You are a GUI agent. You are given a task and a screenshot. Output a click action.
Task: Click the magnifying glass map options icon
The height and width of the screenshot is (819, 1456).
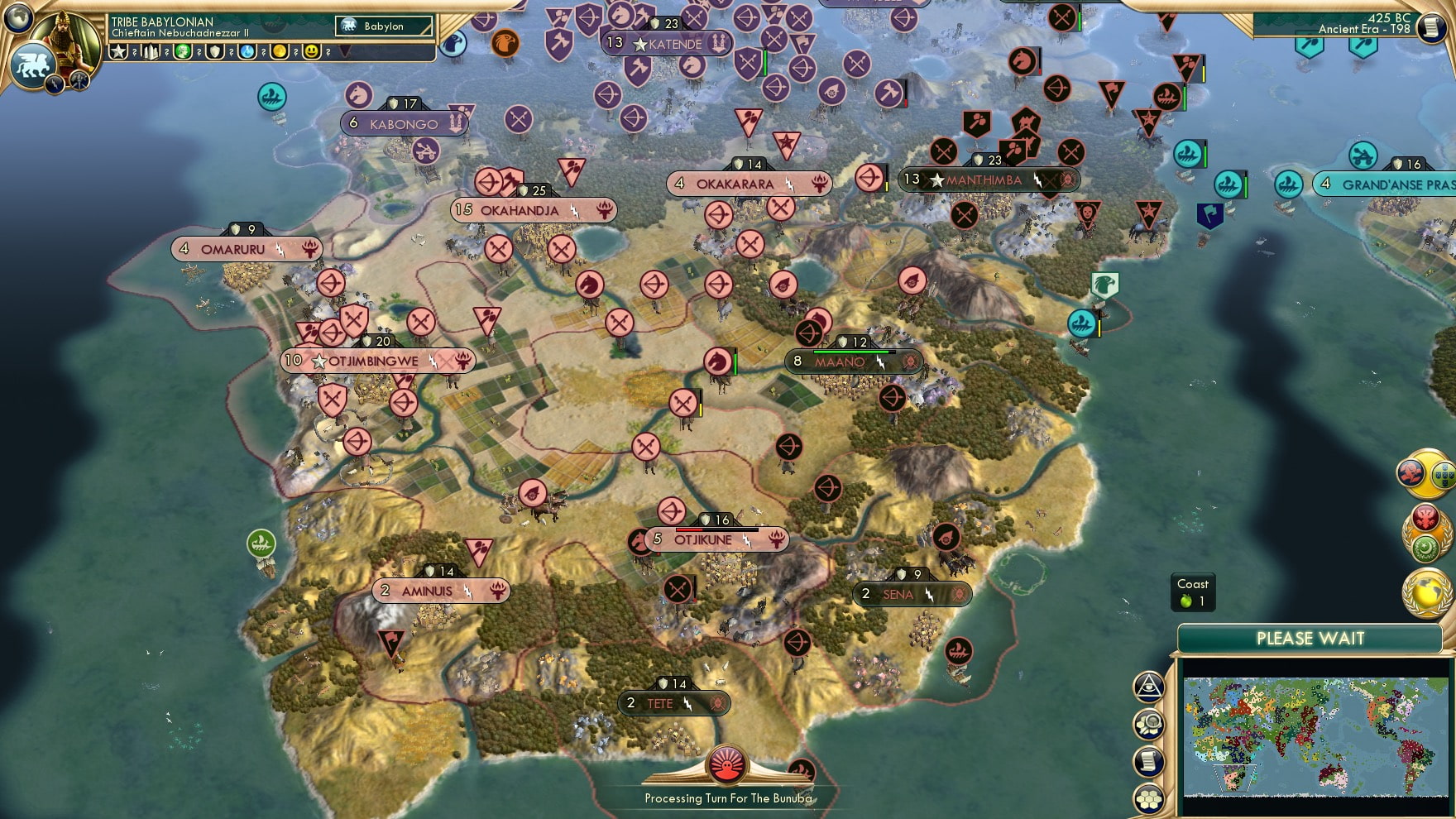(x=1150, y=724)
